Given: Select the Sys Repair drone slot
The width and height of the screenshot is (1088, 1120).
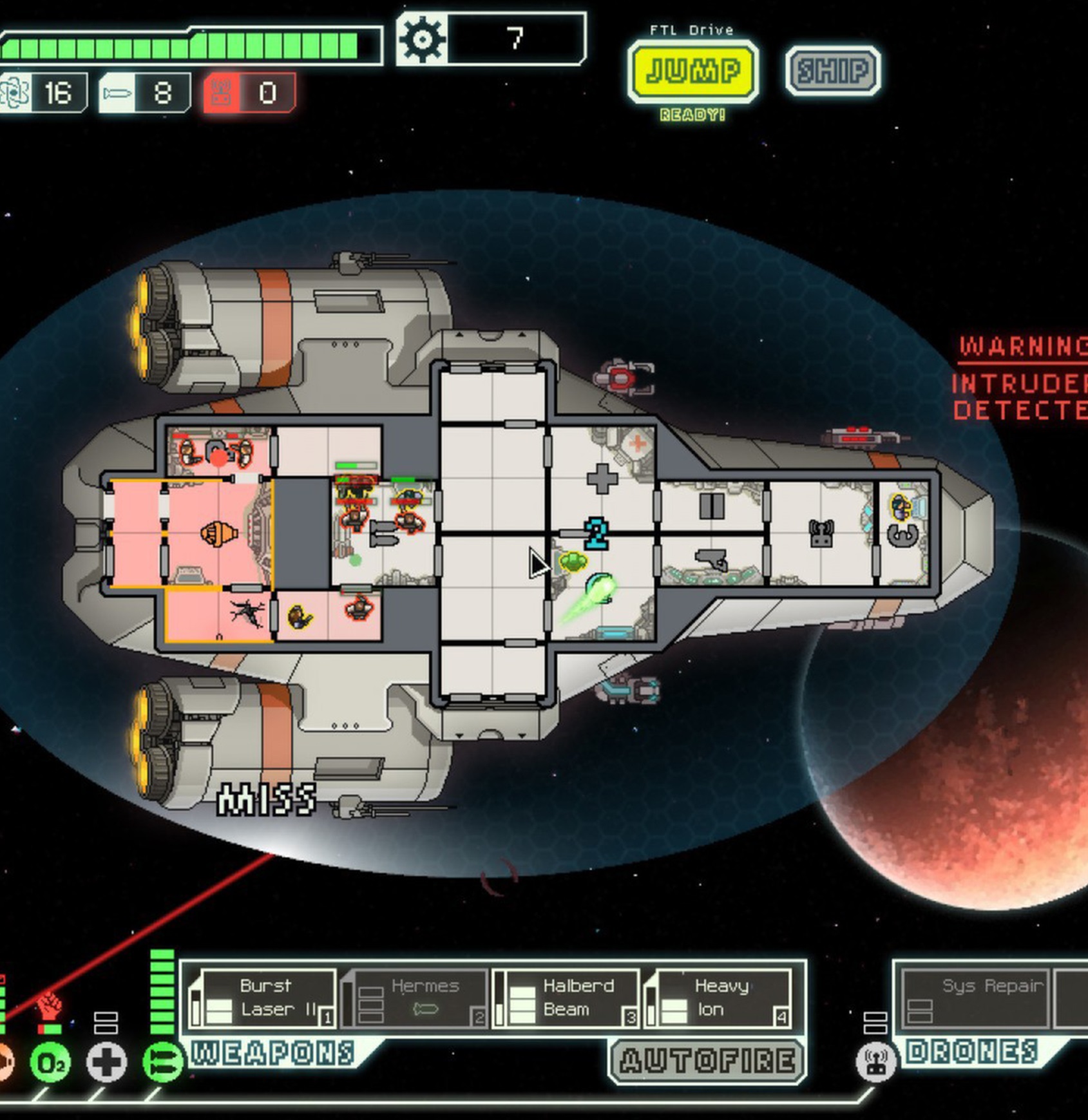Looking at the screenshot, I should tap(977, 998).
